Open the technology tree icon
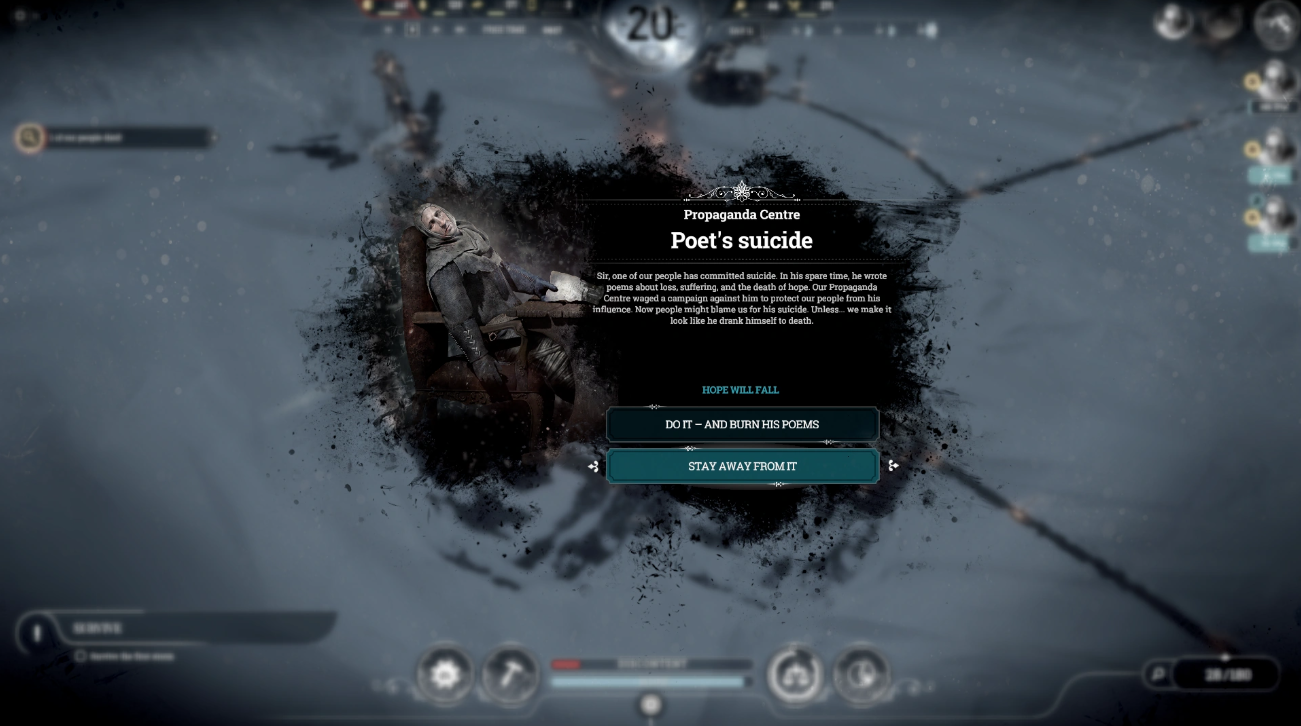 [861, 675]
